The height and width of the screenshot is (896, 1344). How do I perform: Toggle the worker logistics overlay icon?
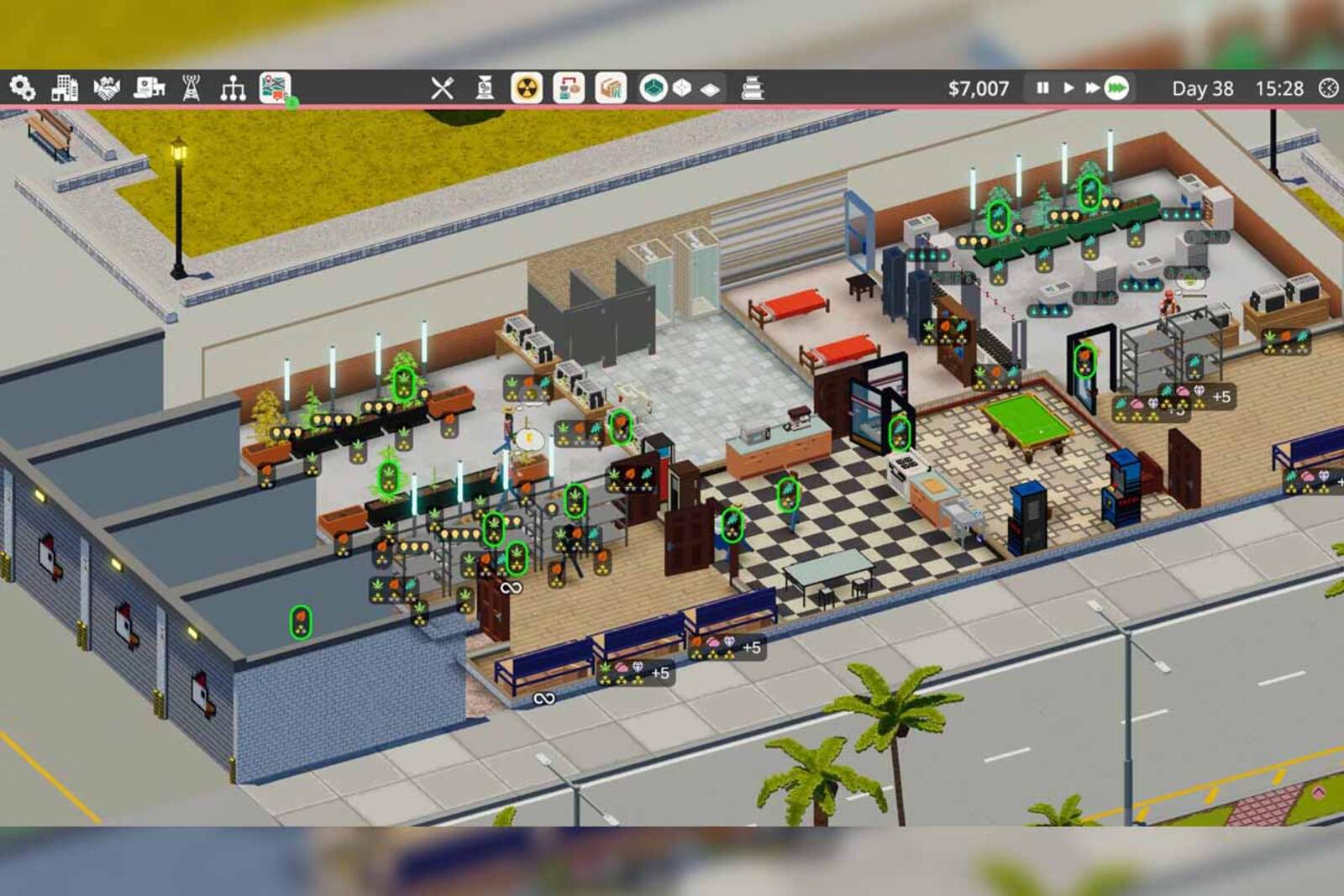pyautogui.click(x=569, y=88)
